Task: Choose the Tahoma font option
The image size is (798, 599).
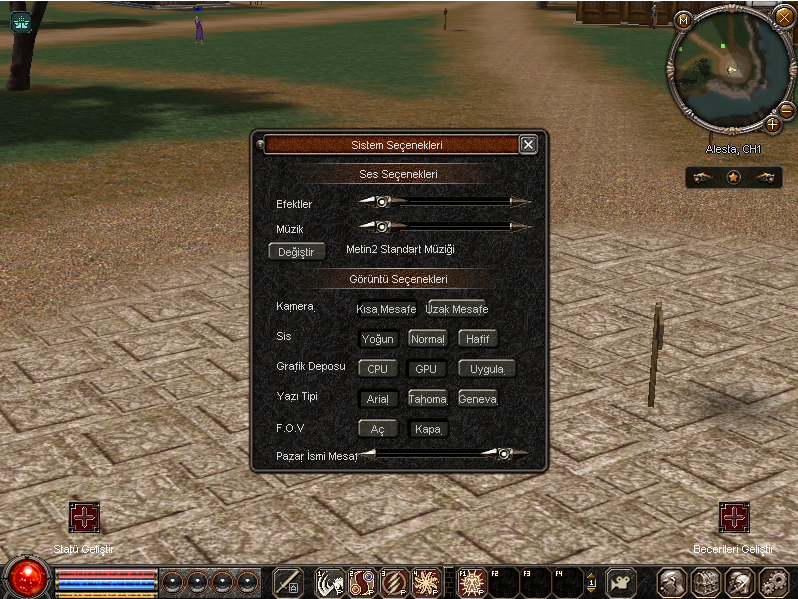Action: click(x=427, y=399)
